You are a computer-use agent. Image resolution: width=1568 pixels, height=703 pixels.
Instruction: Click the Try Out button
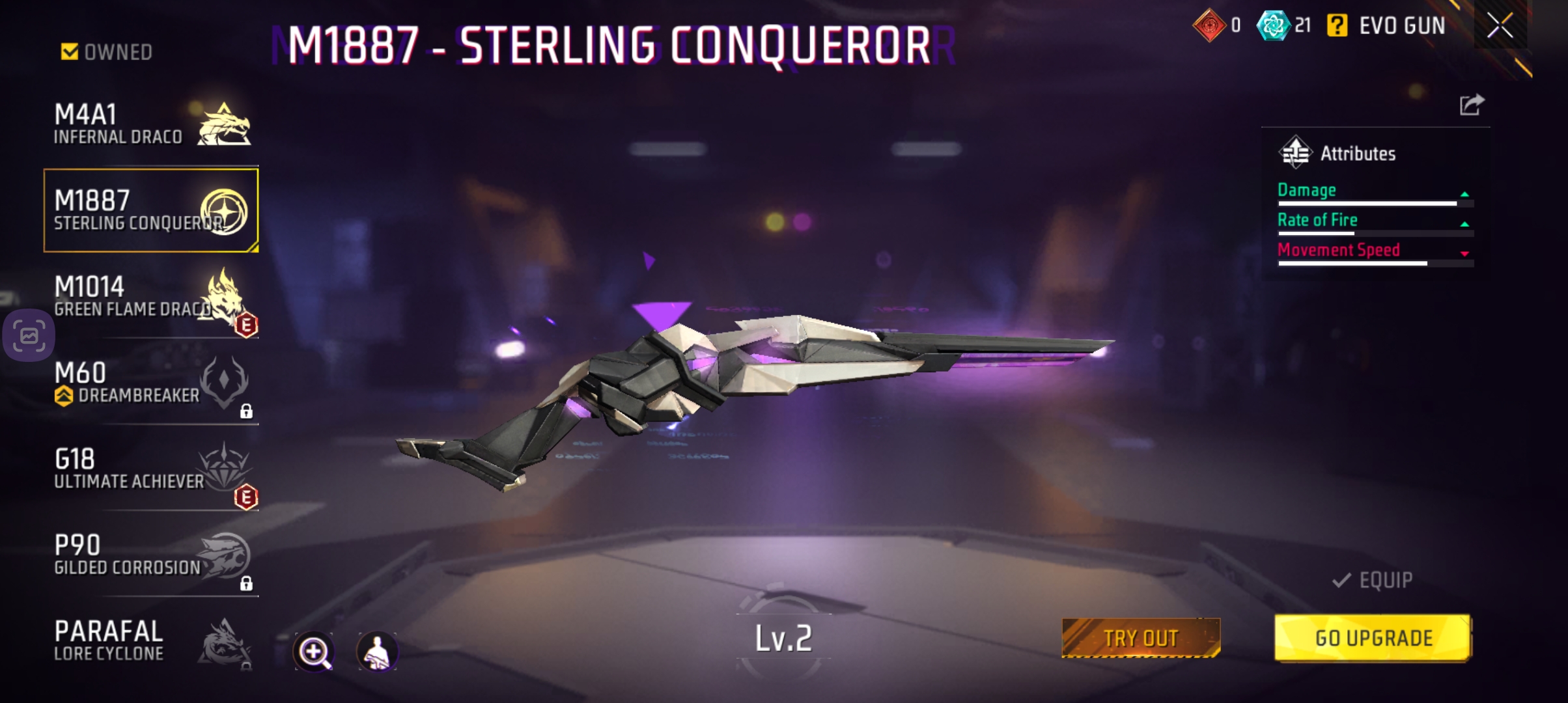[x=1141, y=638]
